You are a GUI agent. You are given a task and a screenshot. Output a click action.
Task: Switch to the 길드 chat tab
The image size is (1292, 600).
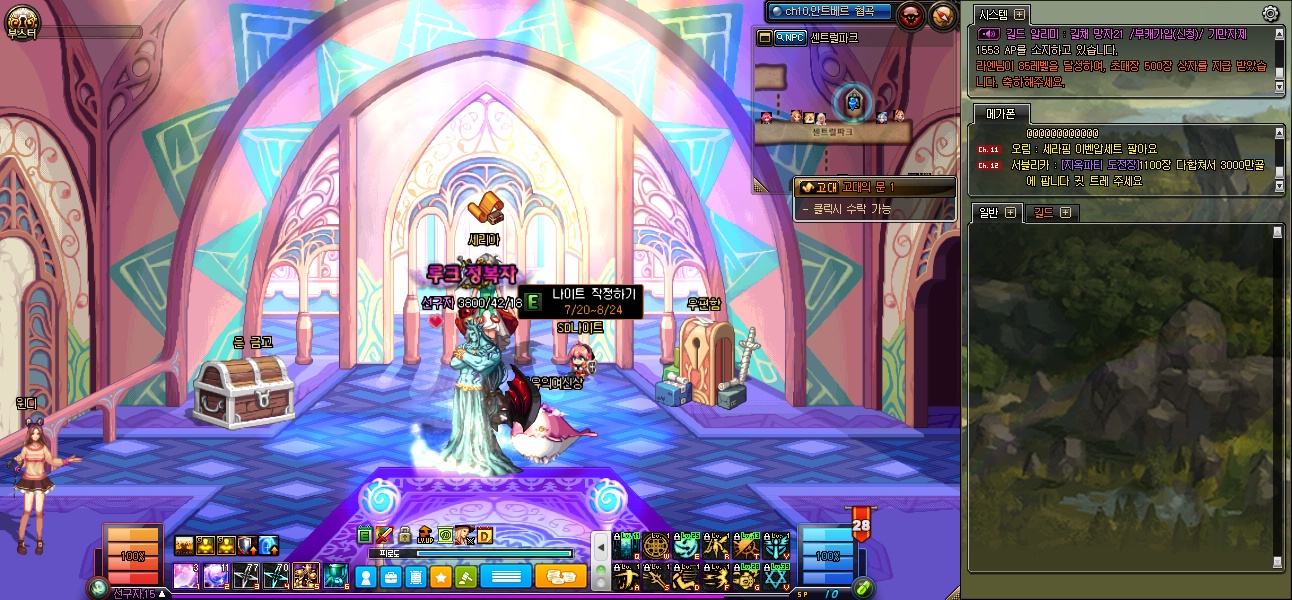tap(1046, 212)
